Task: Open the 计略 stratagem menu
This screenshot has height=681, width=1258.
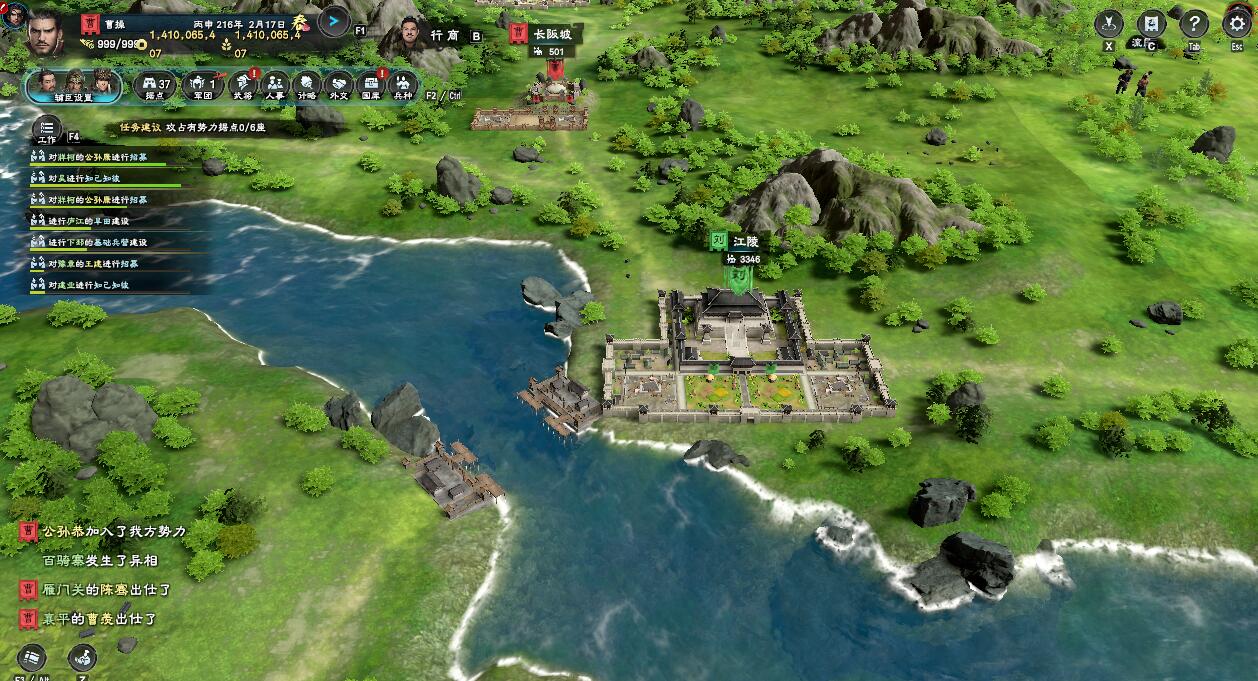Action: tap(307, 86)
